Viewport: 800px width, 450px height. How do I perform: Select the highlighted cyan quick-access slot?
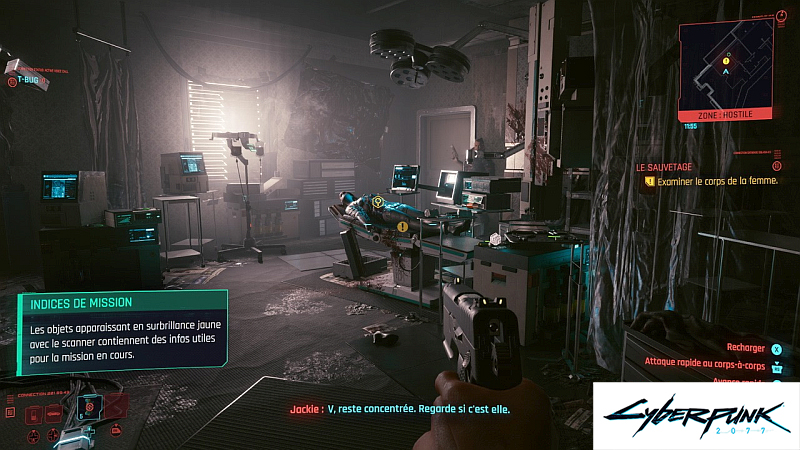coord(89,408)
